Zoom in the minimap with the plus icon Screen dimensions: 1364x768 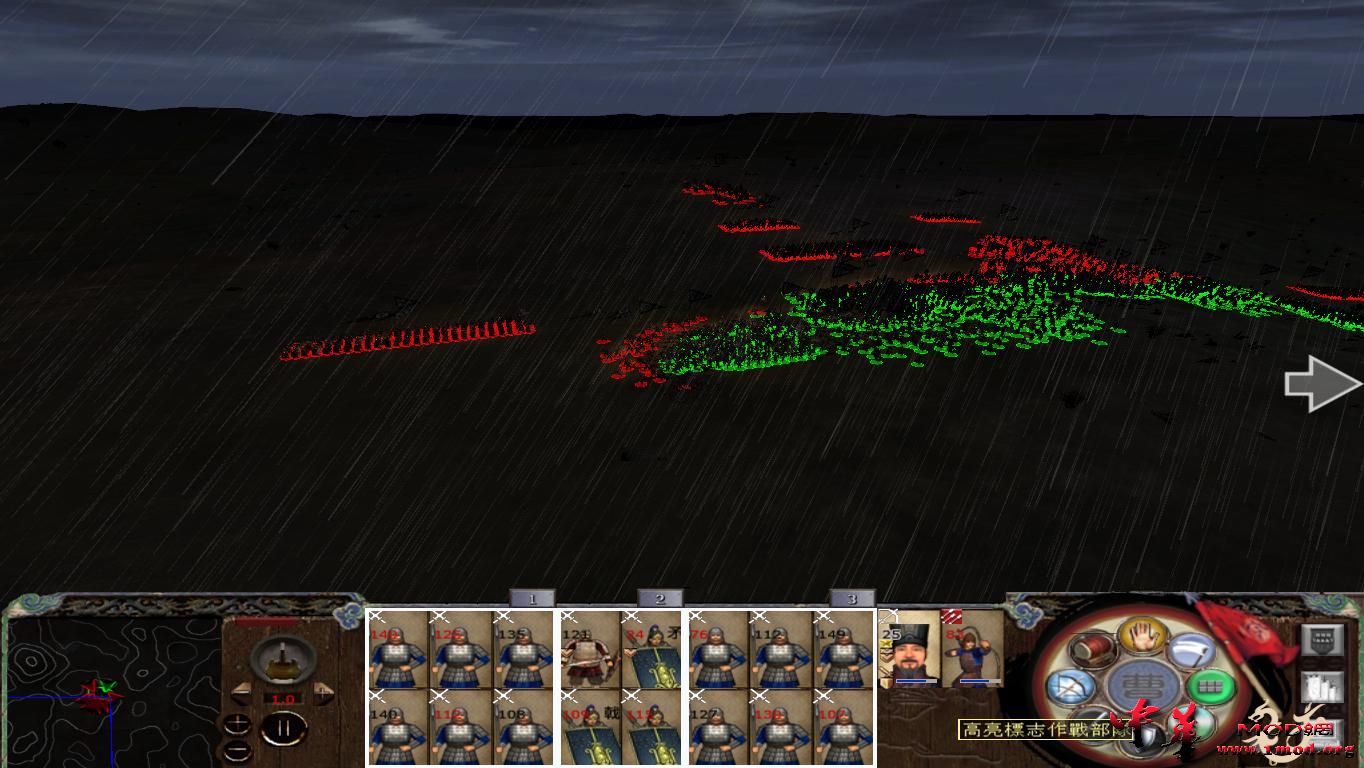[237, 724]
